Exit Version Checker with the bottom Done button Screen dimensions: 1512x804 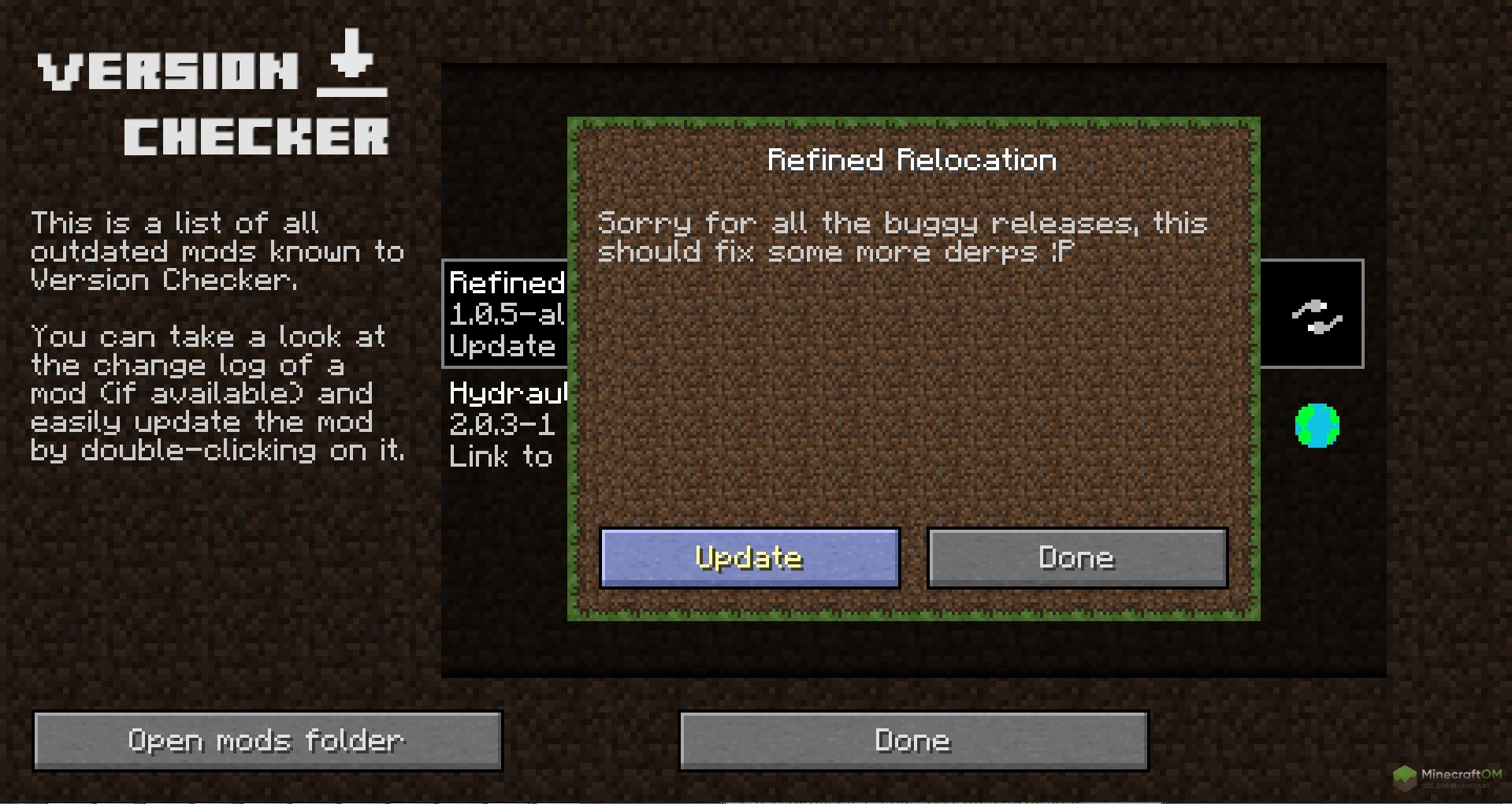[913, 741]
